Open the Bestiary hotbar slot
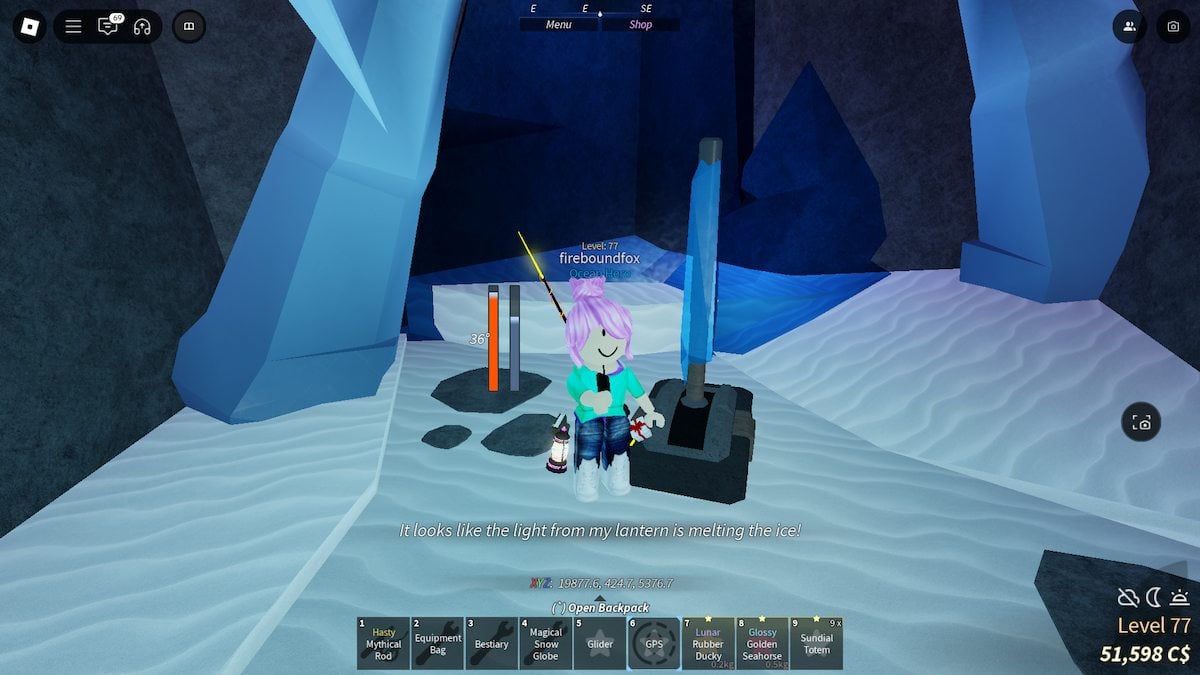The height and width of the screenshot is (675, 1200). point(491,643)
